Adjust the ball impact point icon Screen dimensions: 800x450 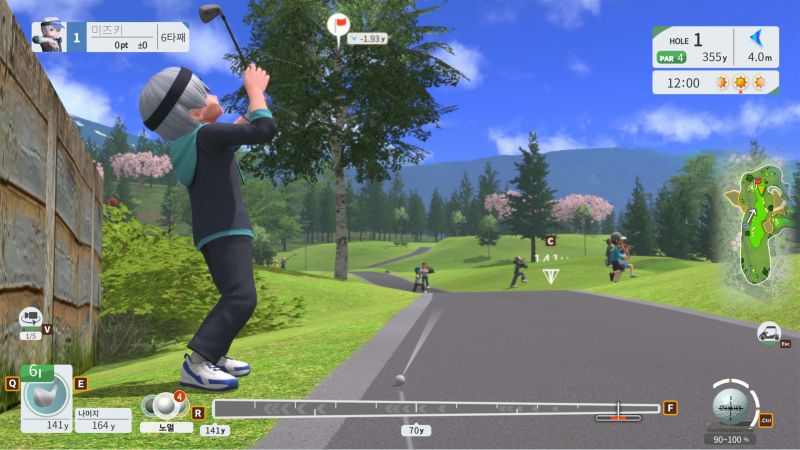(x=731, y=406)
